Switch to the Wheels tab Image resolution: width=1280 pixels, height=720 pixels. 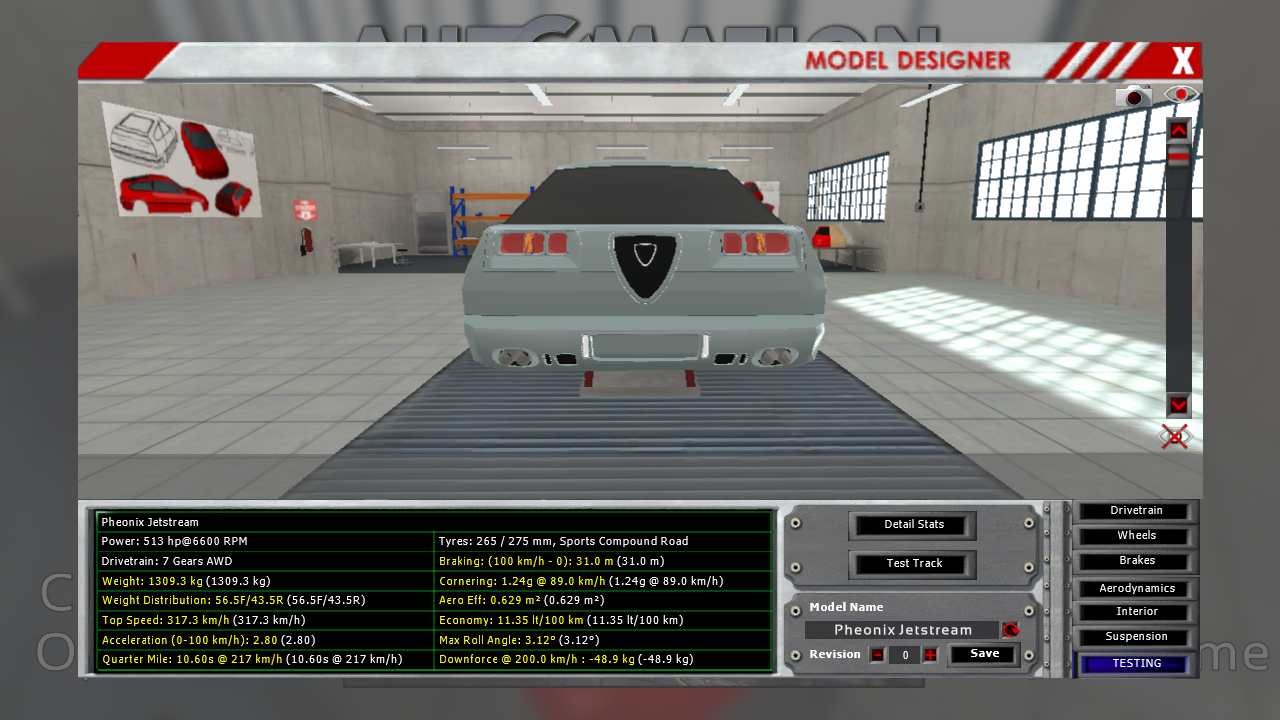coord(1136,536)
